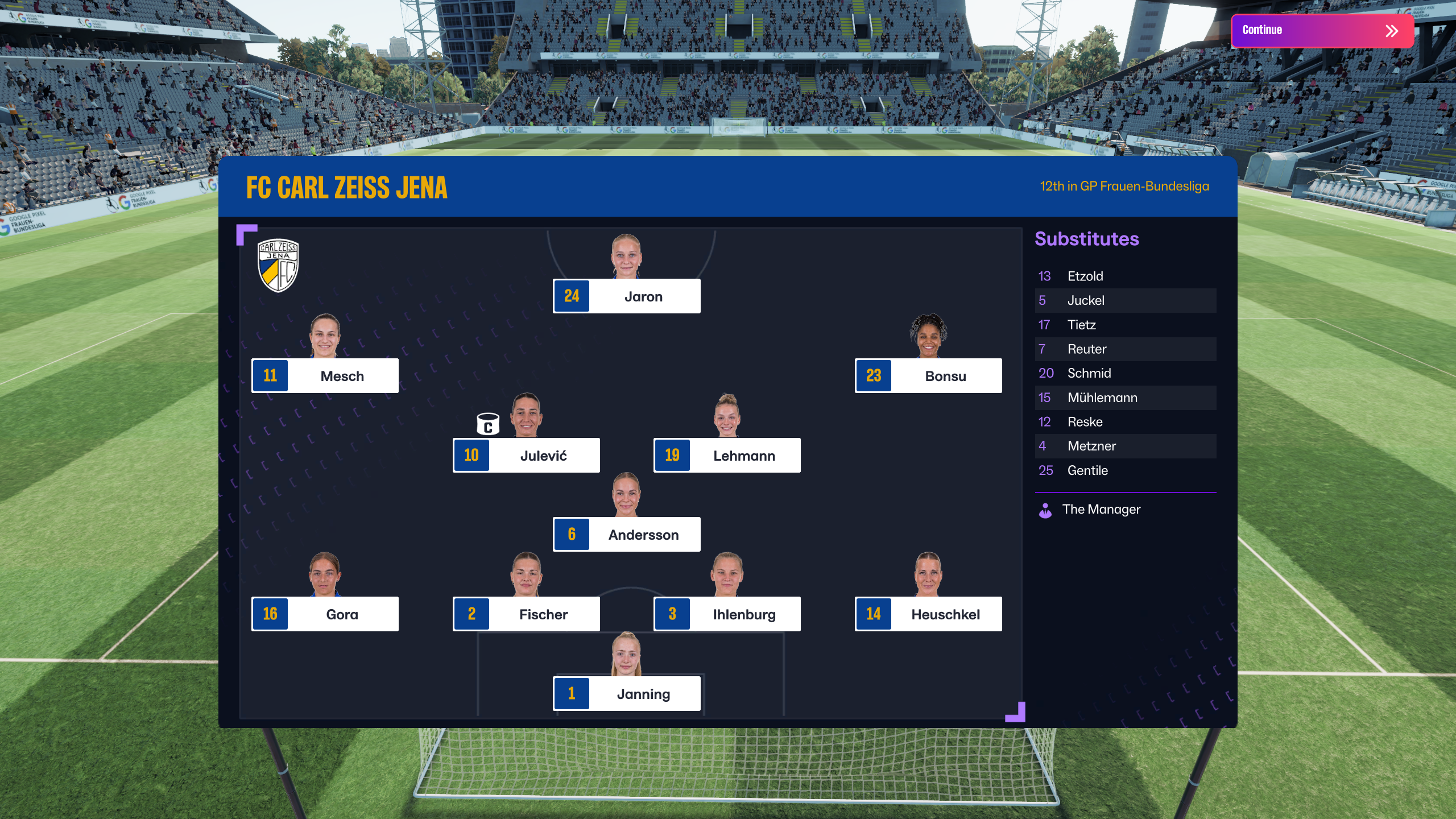Select Julević's number 10 badge
This screenshot has width=1456, height=819.
(x=471, y=455)
